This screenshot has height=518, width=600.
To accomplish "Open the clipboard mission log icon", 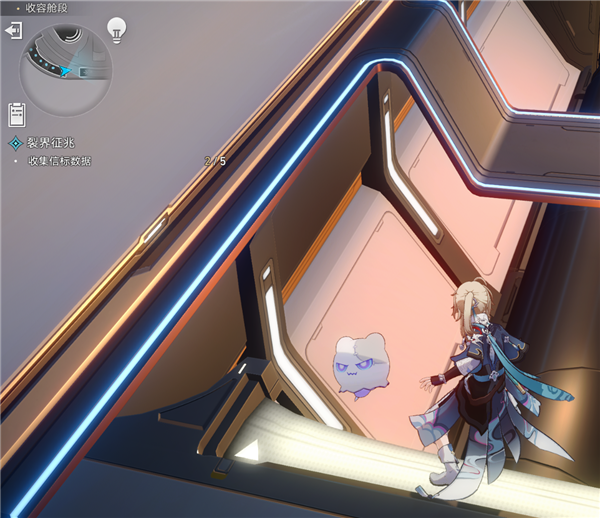I will click(x=16, y=114).
